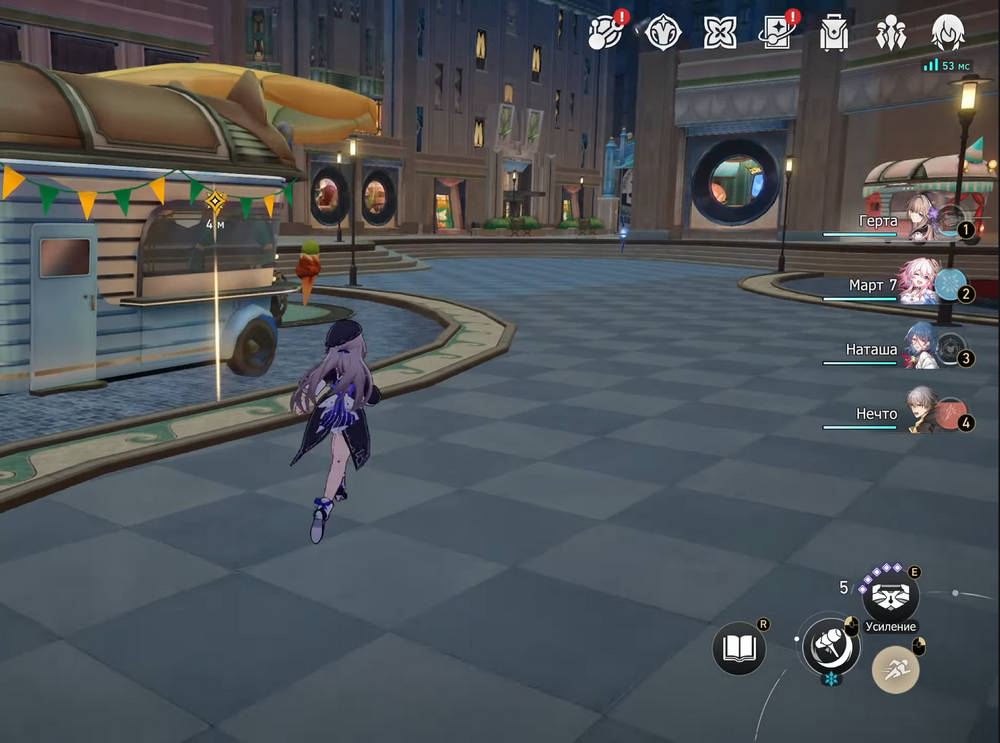This screenshot has width=1000, height=743.
Task: Open the backpack inventory
Action: [833, 33]
